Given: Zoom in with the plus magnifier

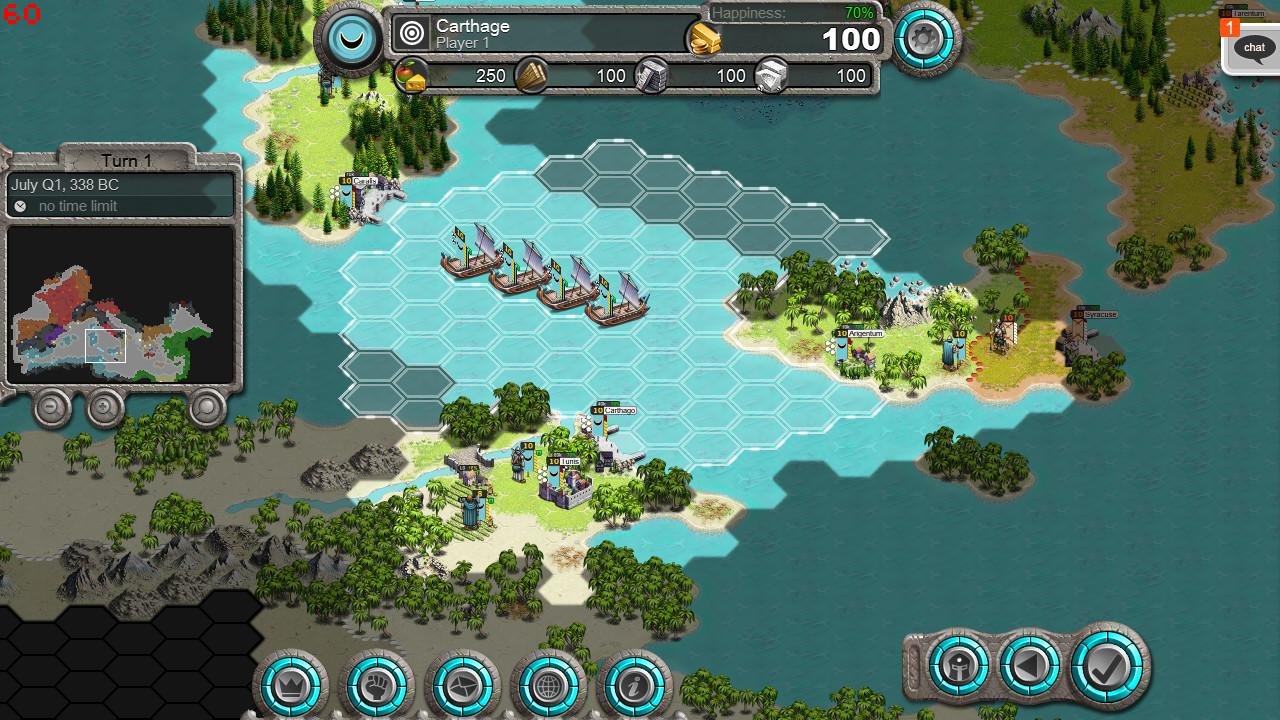Looking at the screenshot, I should point(105,407).
